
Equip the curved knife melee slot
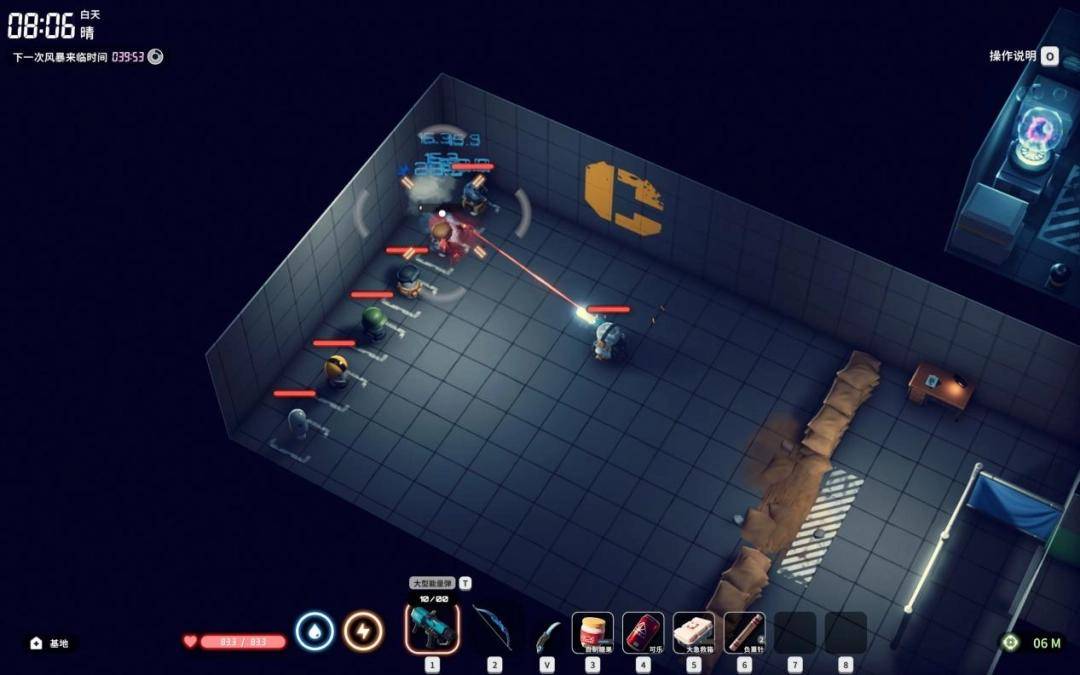[x=547, y=633]
